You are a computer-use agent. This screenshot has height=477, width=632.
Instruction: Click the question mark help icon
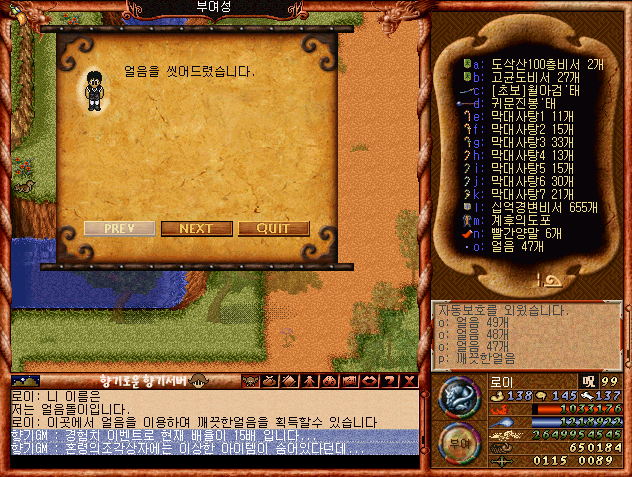(x=389, y=381)
